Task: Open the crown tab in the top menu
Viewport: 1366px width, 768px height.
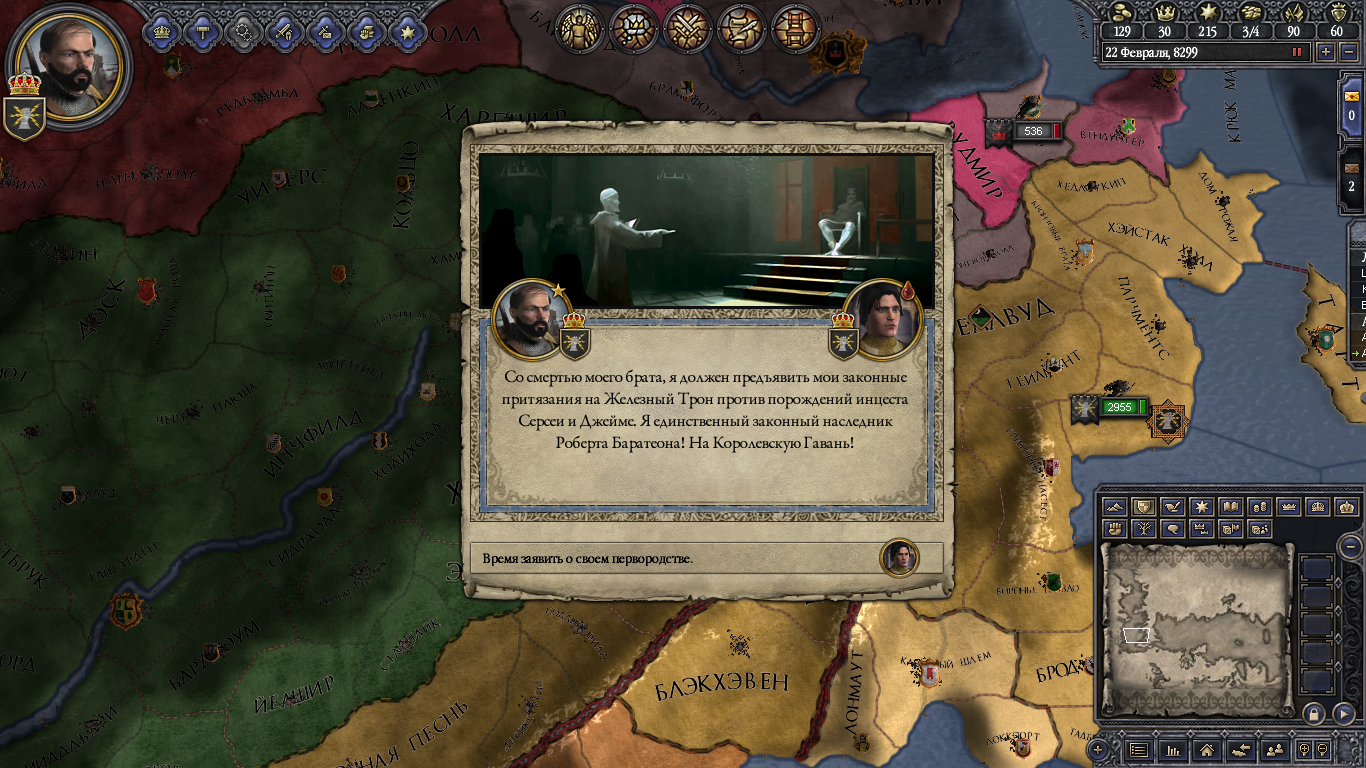Action: [x=162, y=31]
